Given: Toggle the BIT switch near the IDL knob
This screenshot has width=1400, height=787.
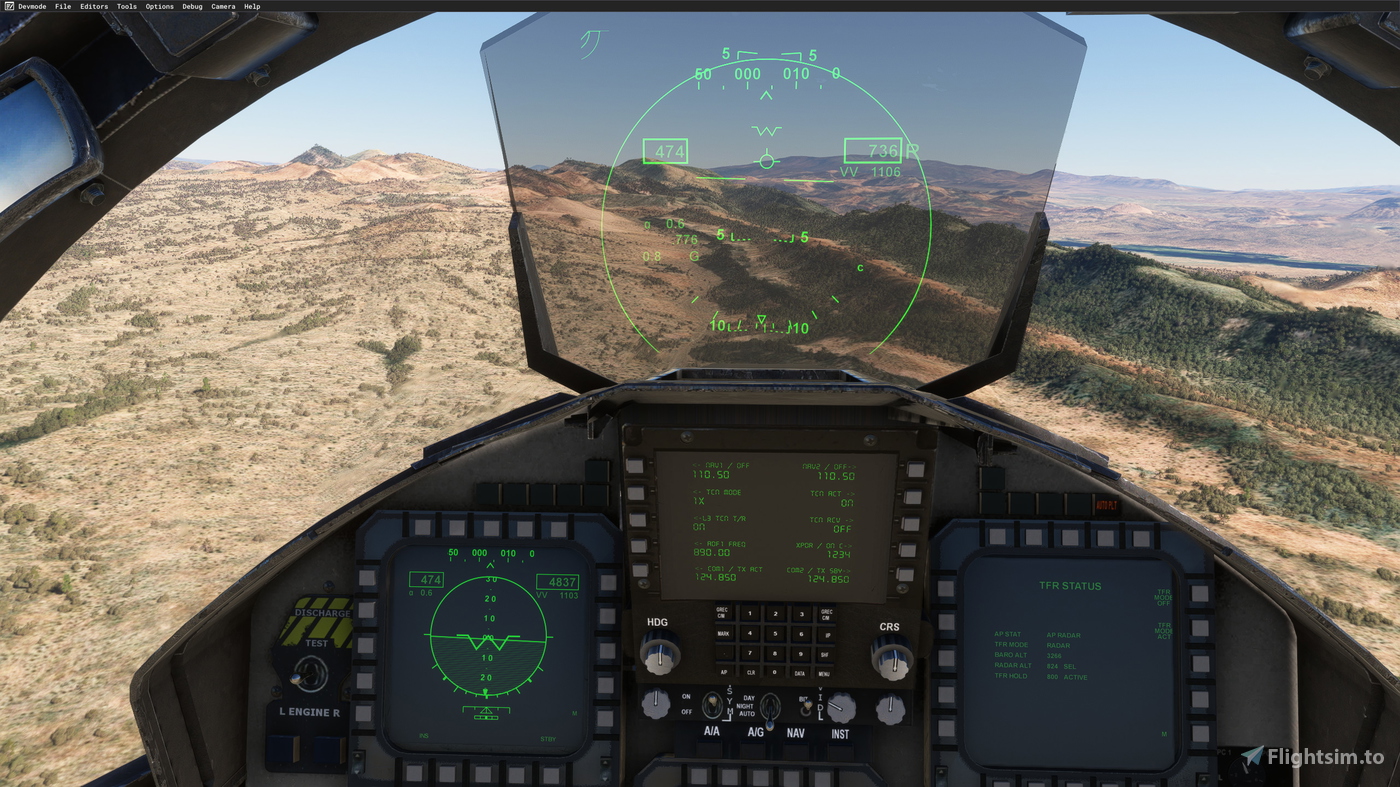Looking at the screenshot, I should [805, 708].
